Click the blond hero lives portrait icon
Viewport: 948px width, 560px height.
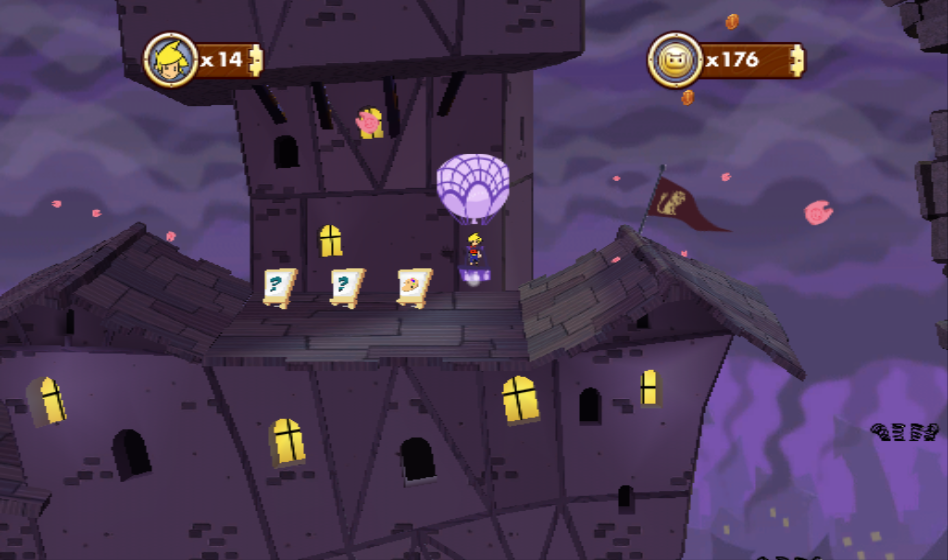169,60
